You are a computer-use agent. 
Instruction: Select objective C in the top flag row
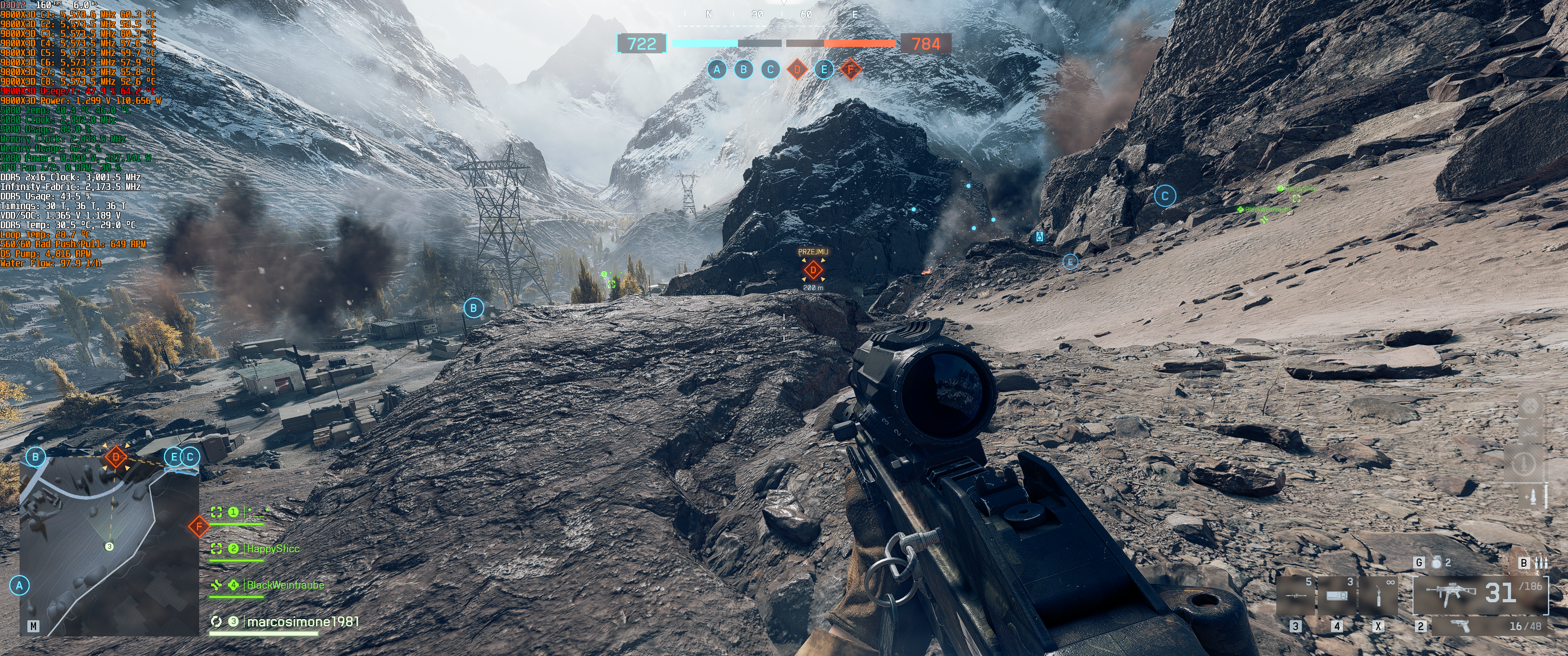coord(770,69)
